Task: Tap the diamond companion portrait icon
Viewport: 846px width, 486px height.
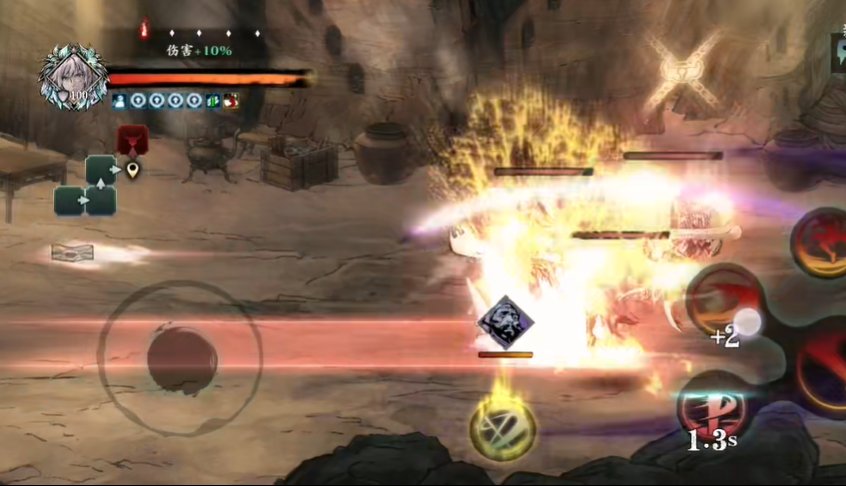Action: point(505,322)
